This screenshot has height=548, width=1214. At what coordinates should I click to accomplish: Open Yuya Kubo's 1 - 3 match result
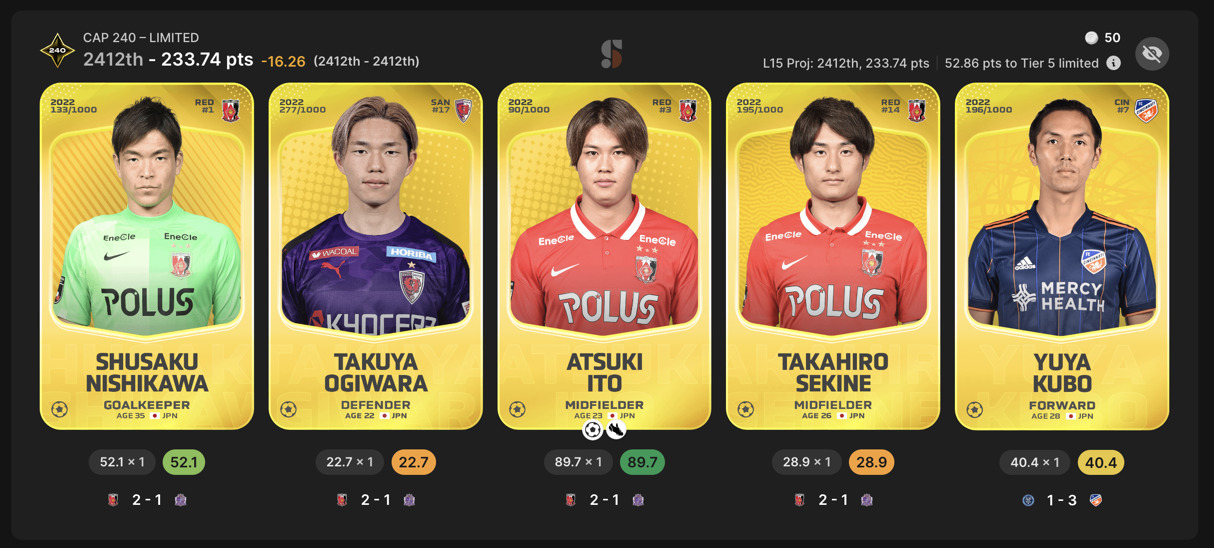tap(1062, 500)
